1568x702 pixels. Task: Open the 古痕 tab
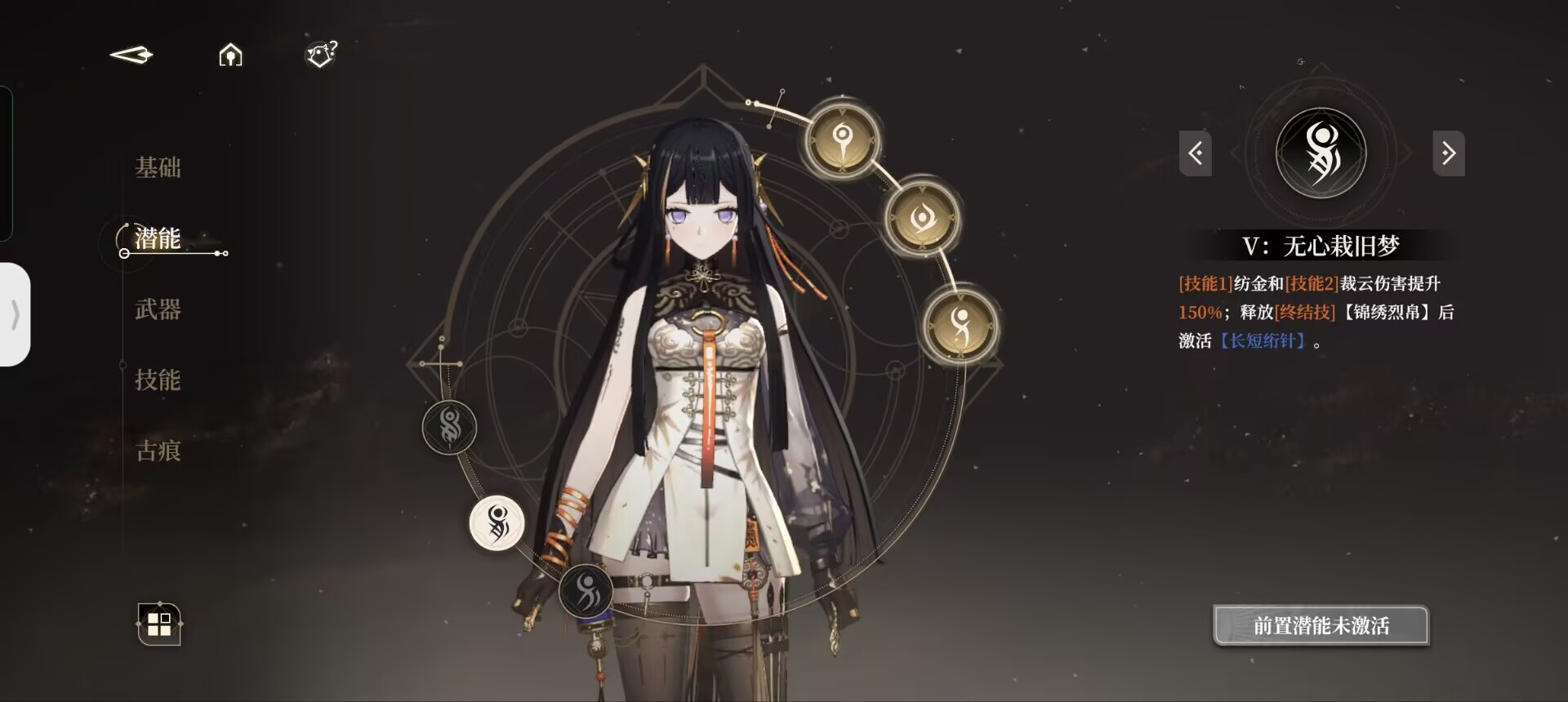pyautogui.click(x=158, y=451)
